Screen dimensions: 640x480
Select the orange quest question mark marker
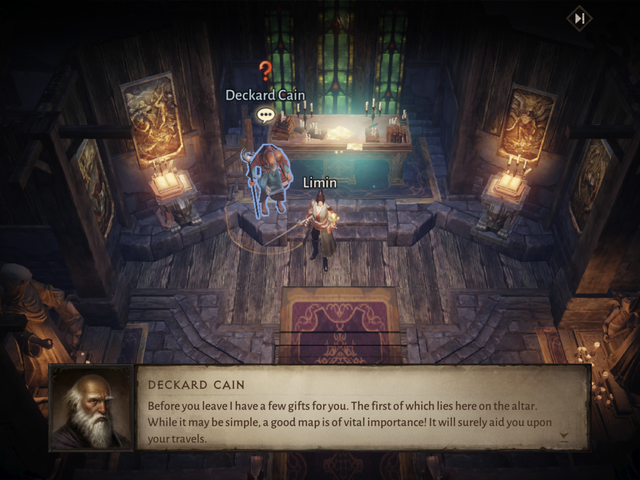point(265,71)
